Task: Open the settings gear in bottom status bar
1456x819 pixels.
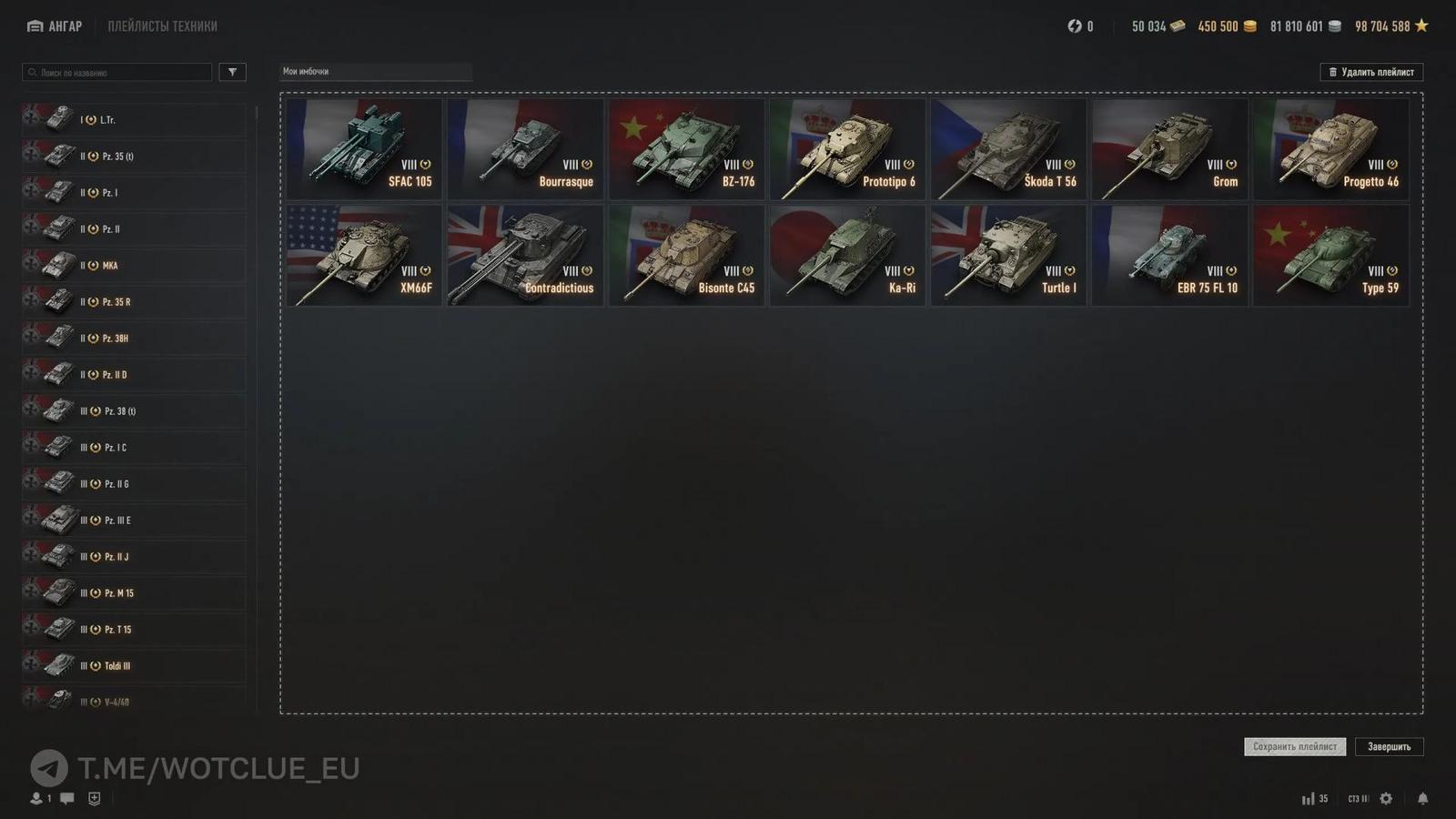Action: click(x=1385, y=798)
